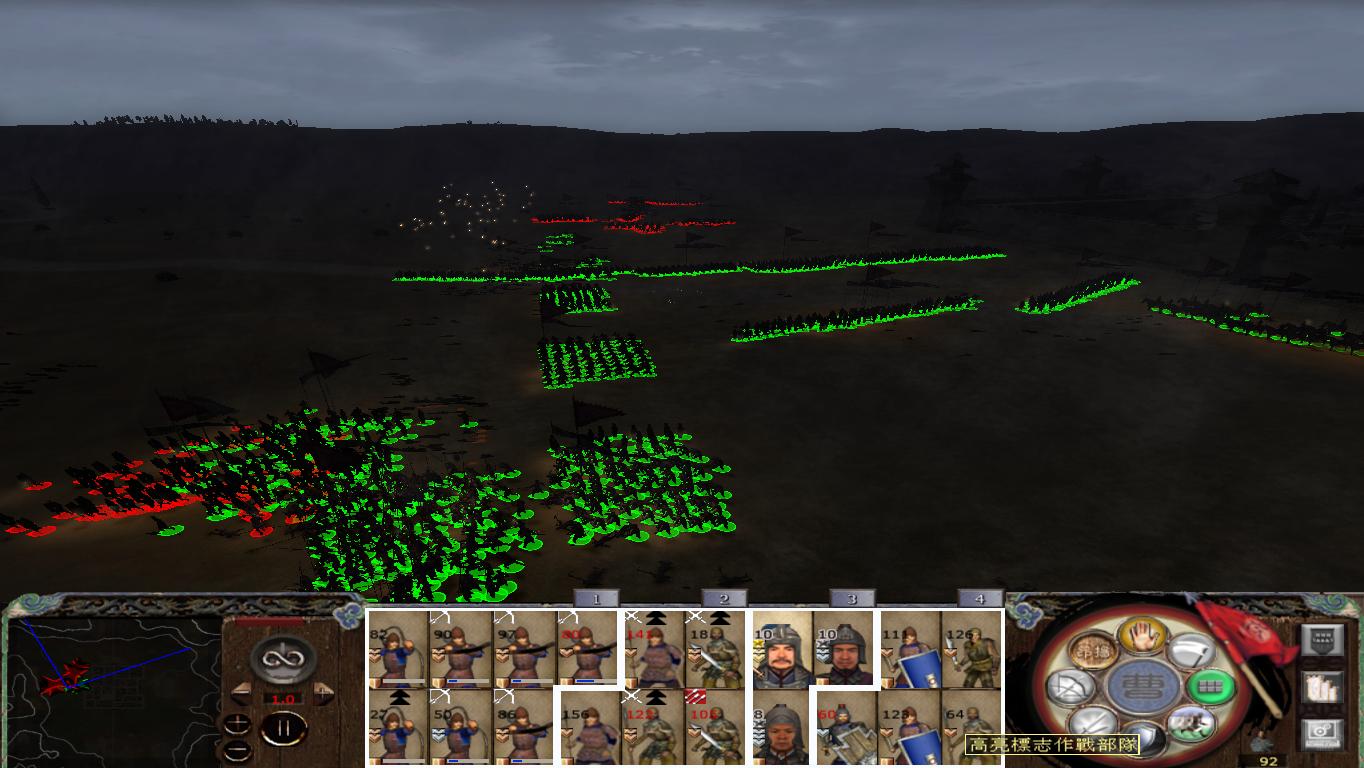Click the gold Chinese-labeled command icon
The width and height of the screenshot is (1364, 768).
pyautogui.click(x=1092, y=649)
